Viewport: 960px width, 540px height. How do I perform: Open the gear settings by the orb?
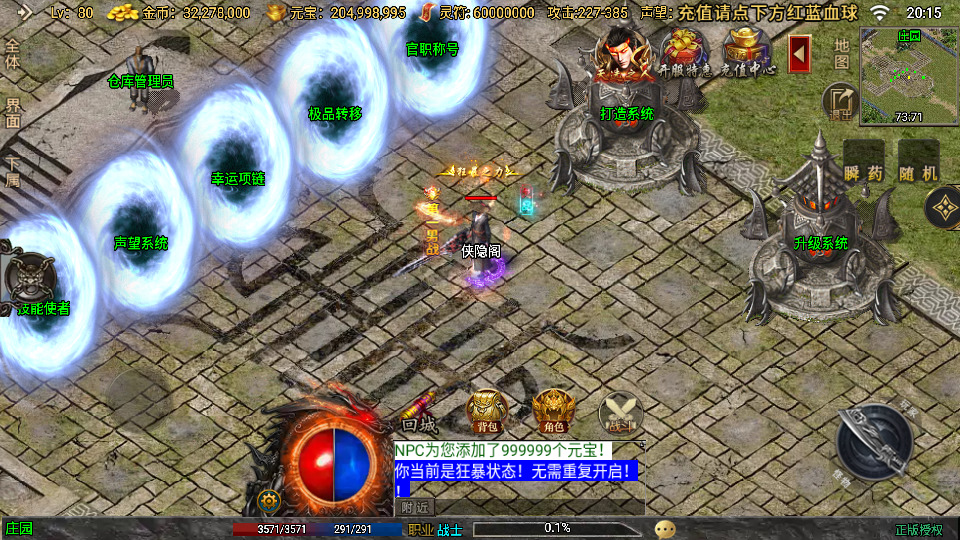pos(267,500)
